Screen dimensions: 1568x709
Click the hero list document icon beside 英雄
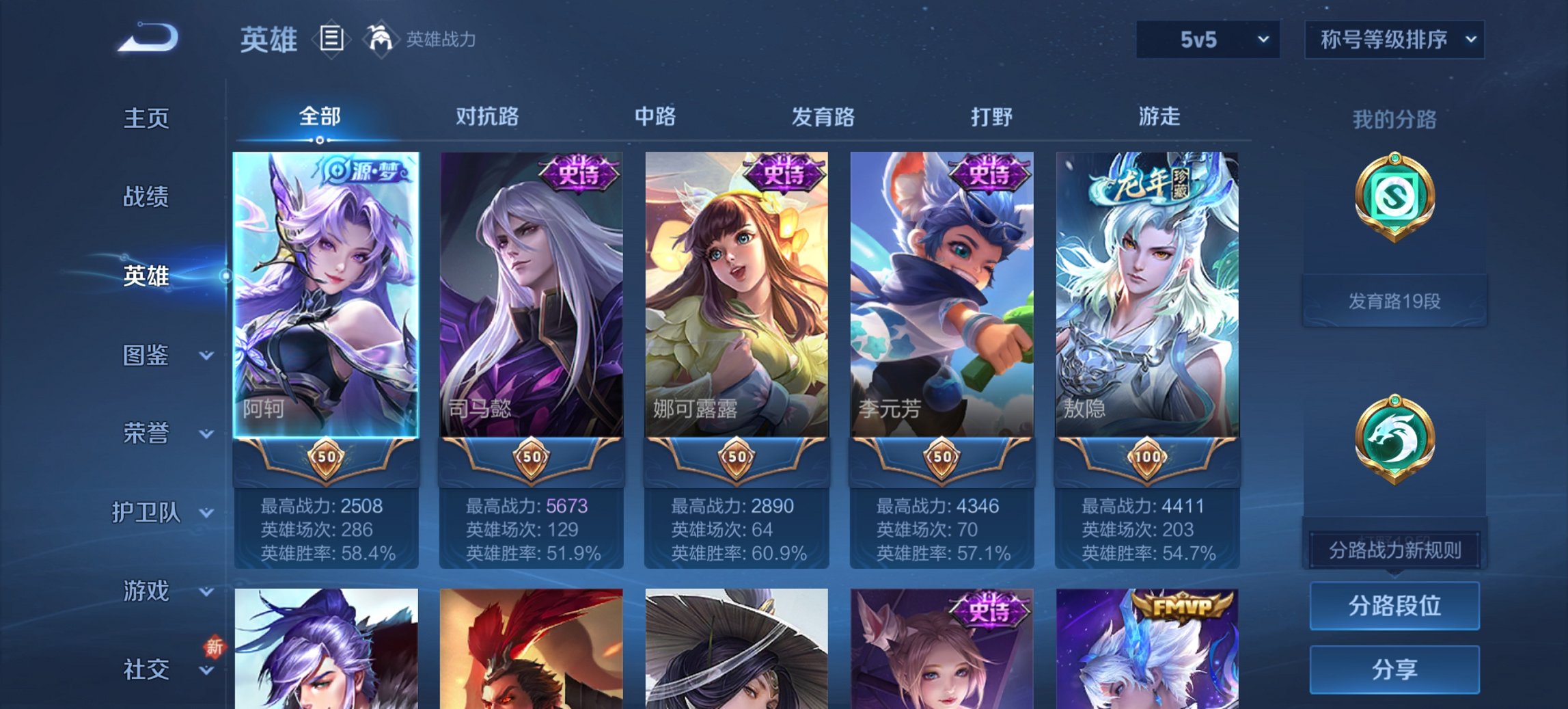click(331, 39)
